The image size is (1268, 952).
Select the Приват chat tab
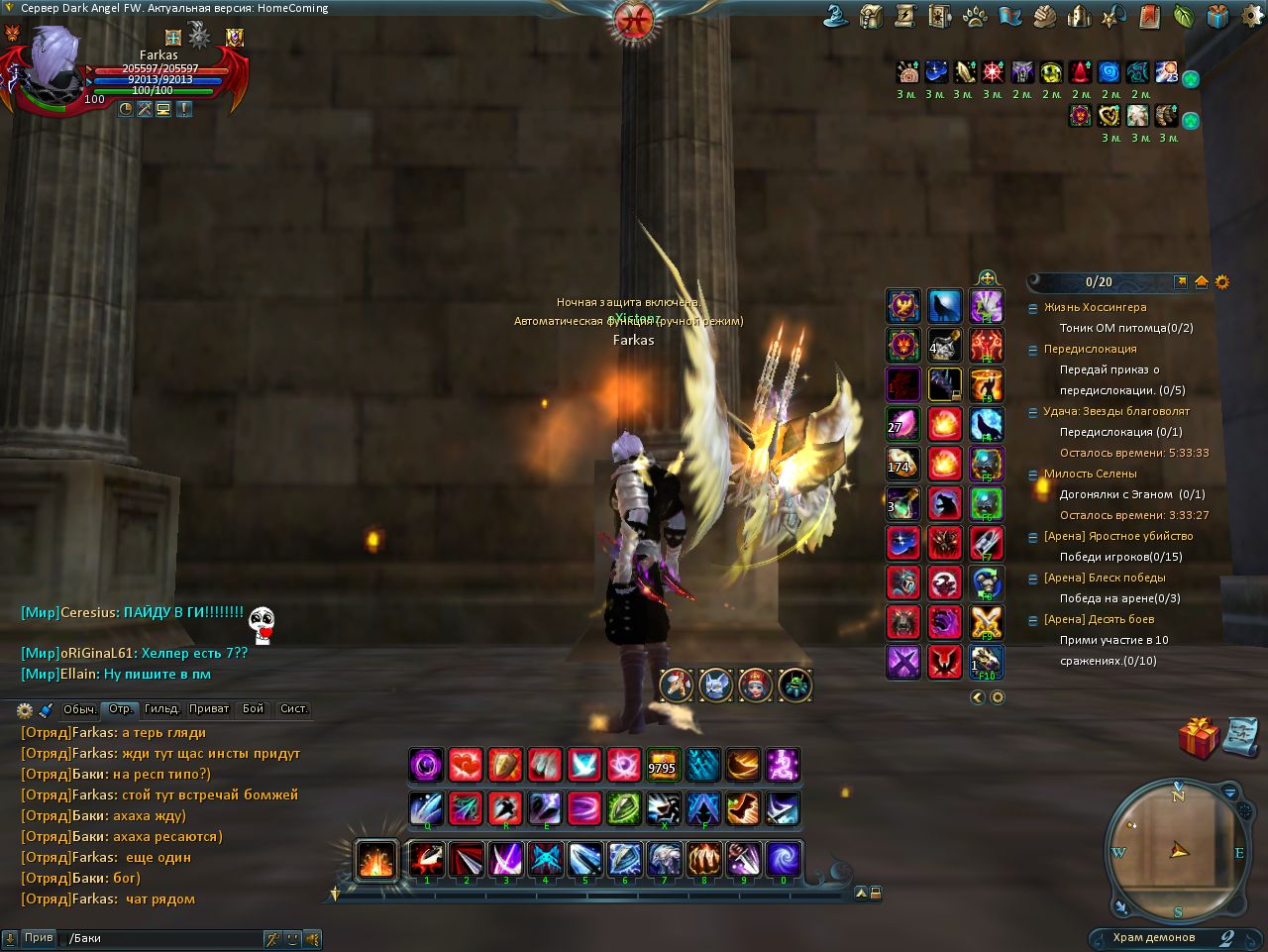pos(209,709)
